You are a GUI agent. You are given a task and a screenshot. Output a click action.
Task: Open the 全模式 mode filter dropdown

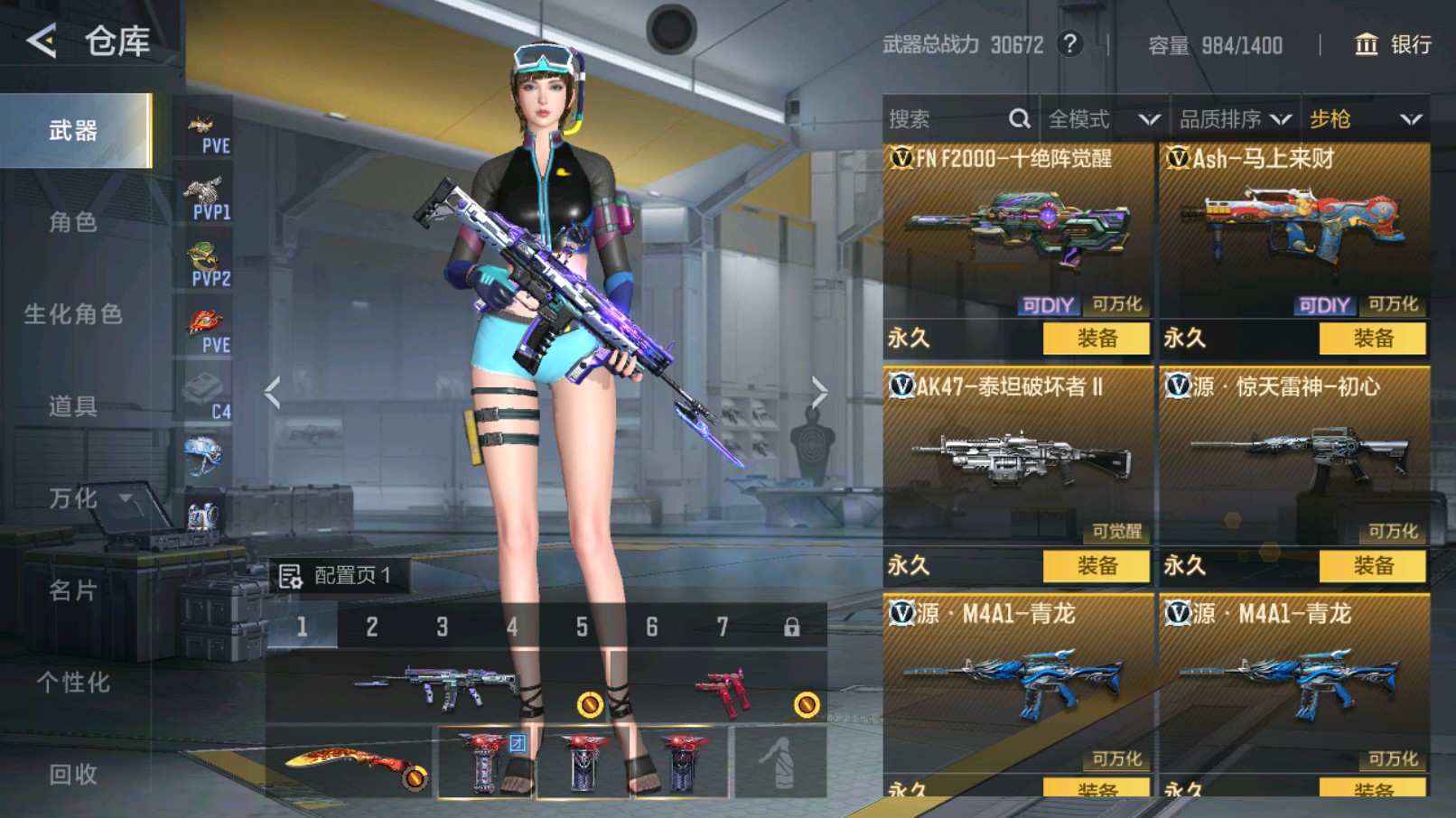pos(1100,118)
